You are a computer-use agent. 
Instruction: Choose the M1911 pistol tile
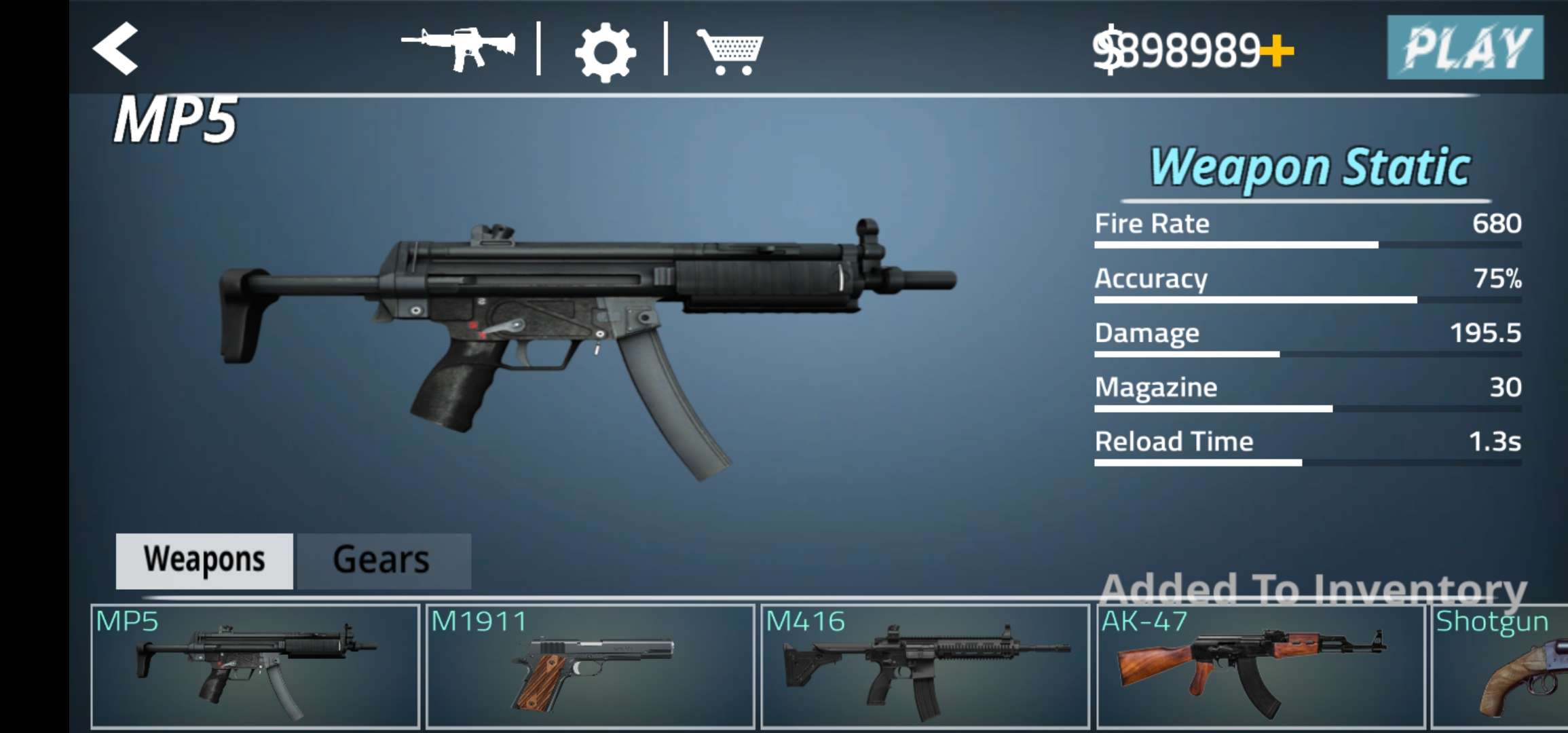590,666
